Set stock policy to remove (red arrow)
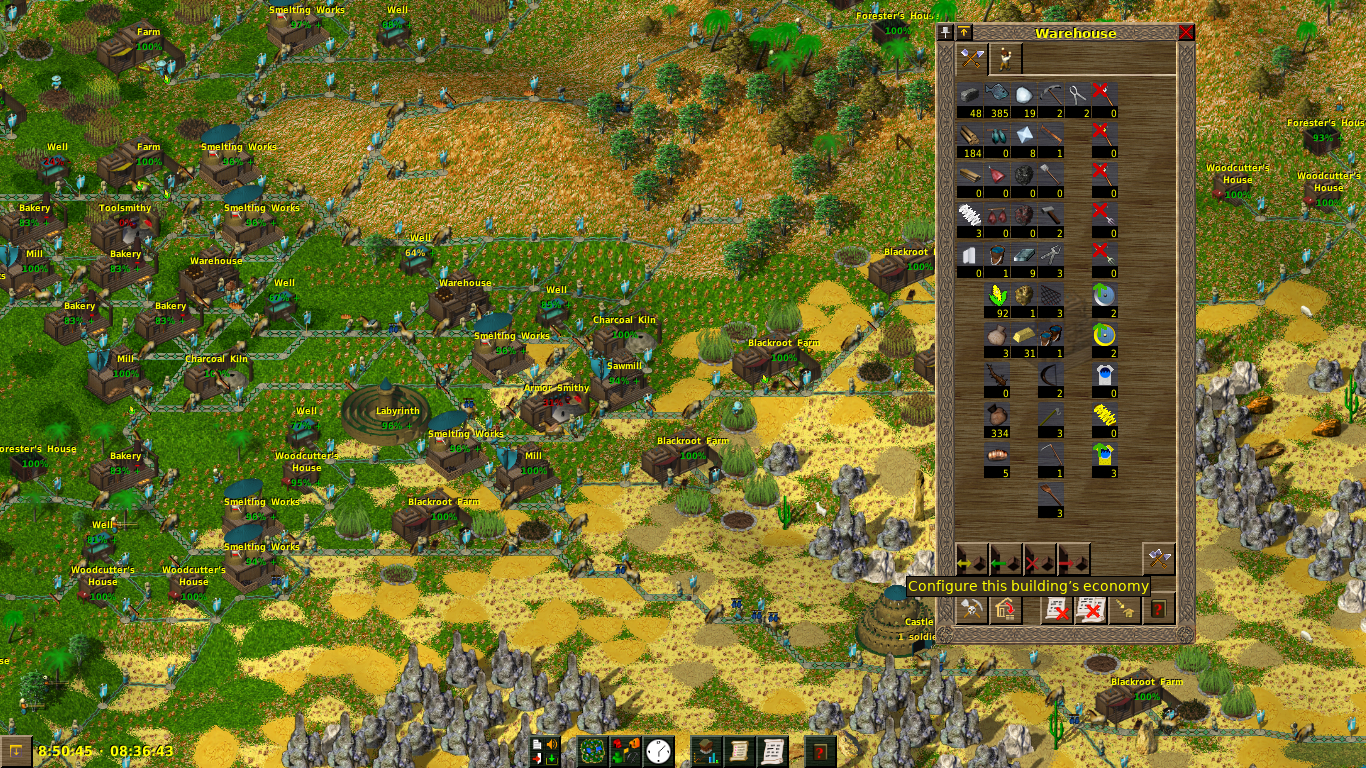This screenshot has width=1366, height=768. pos(1074,559)
